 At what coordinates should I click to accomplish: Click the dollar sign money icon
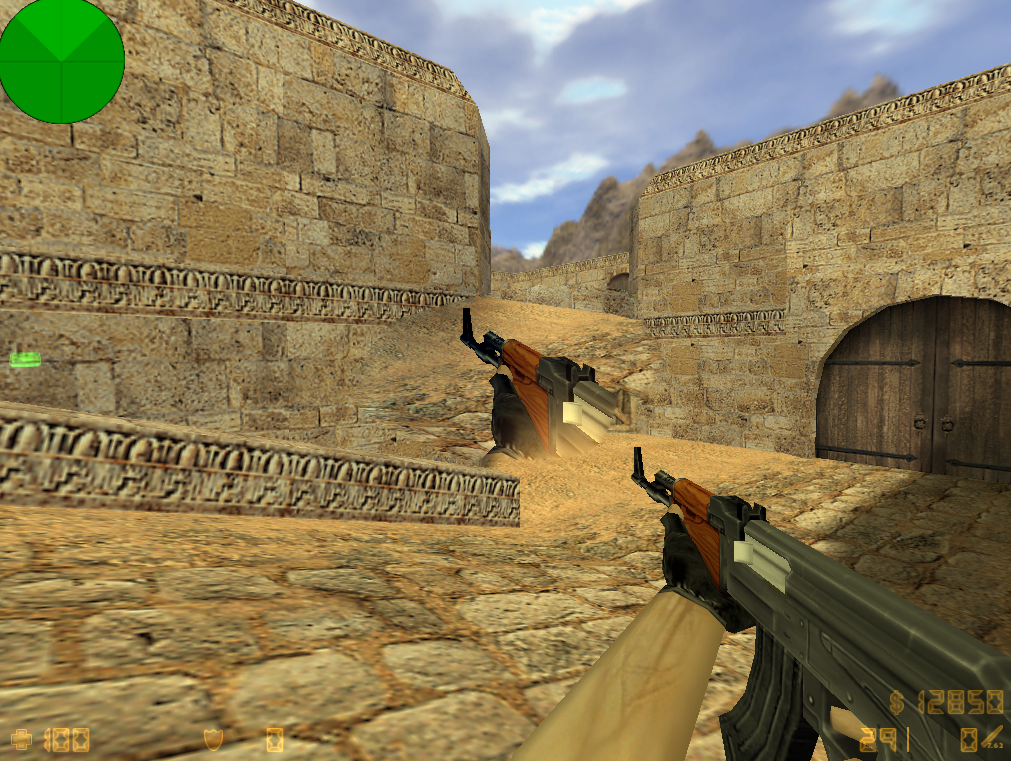pyautogui.click(x=898, y=702)
